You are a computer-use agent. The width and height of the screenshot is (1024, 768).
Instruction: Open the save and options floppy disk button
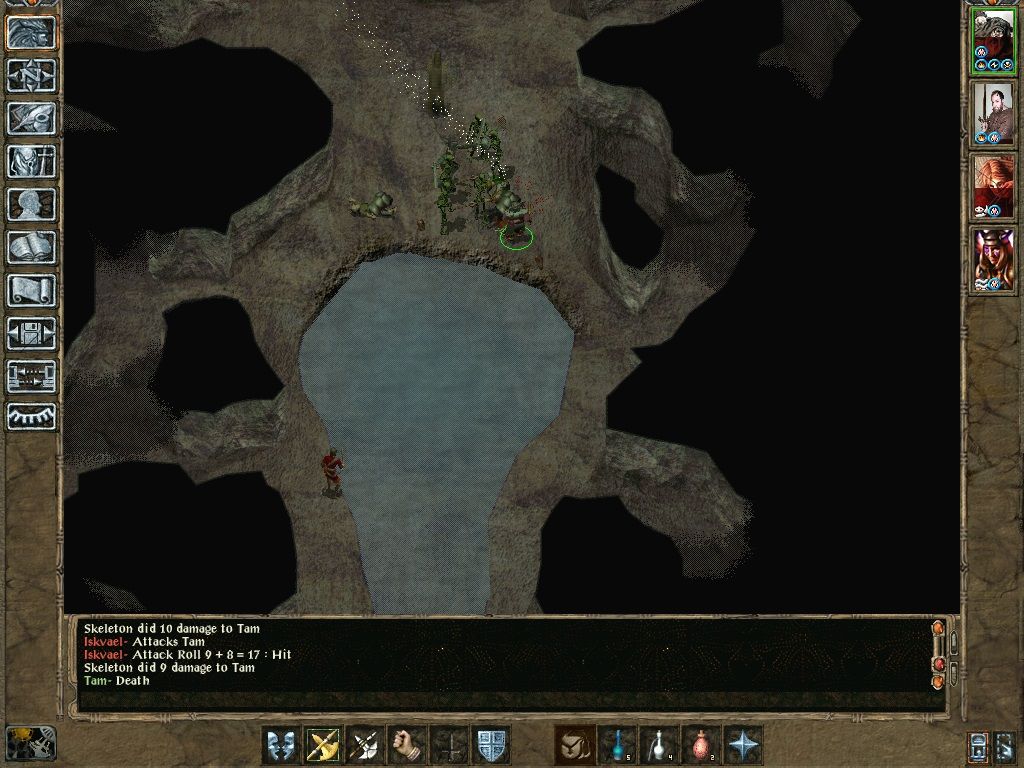click(x=32, y=333)
